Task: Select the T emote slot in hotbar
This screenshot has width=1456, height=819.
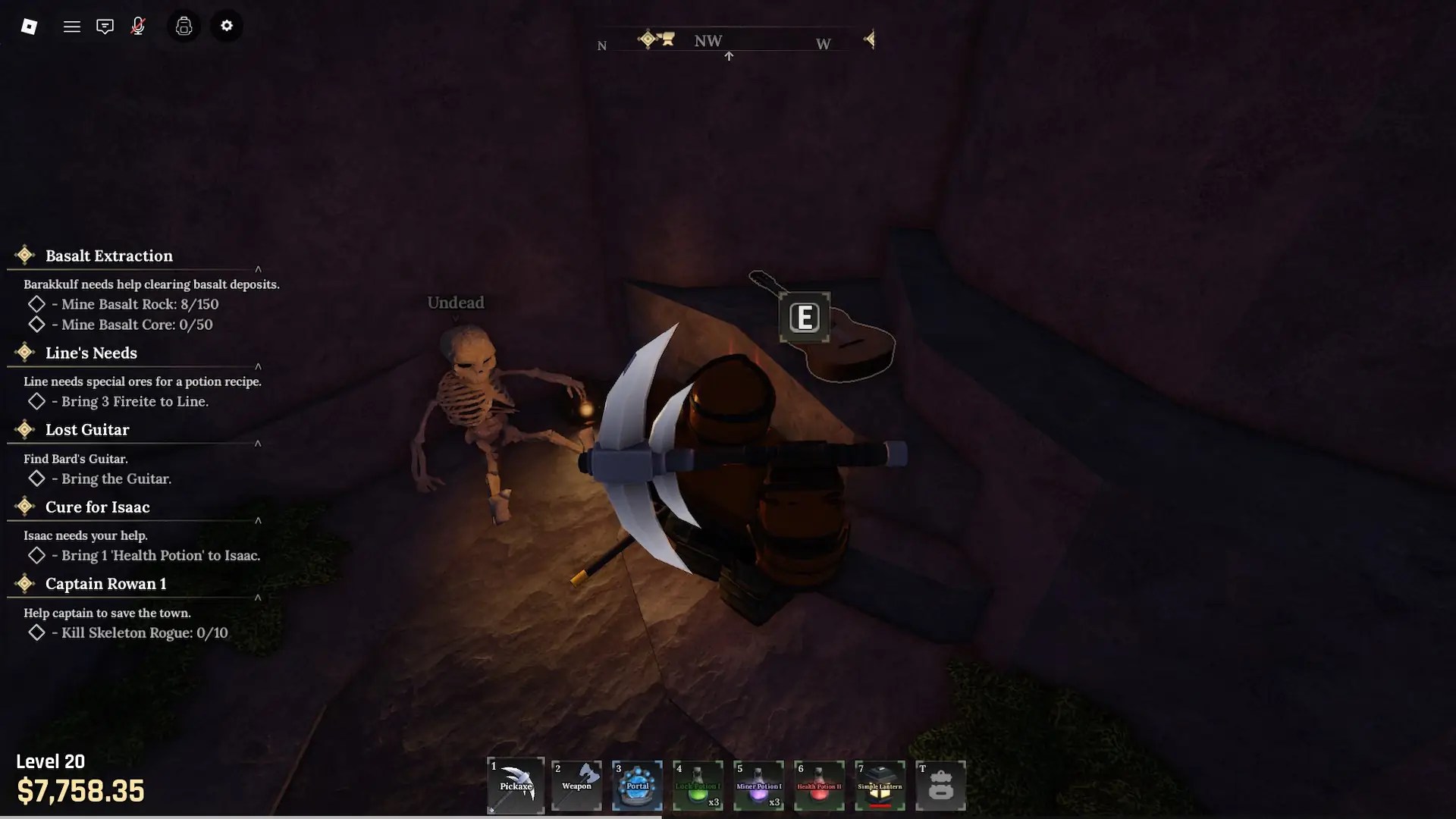Action: click(940, 785)
